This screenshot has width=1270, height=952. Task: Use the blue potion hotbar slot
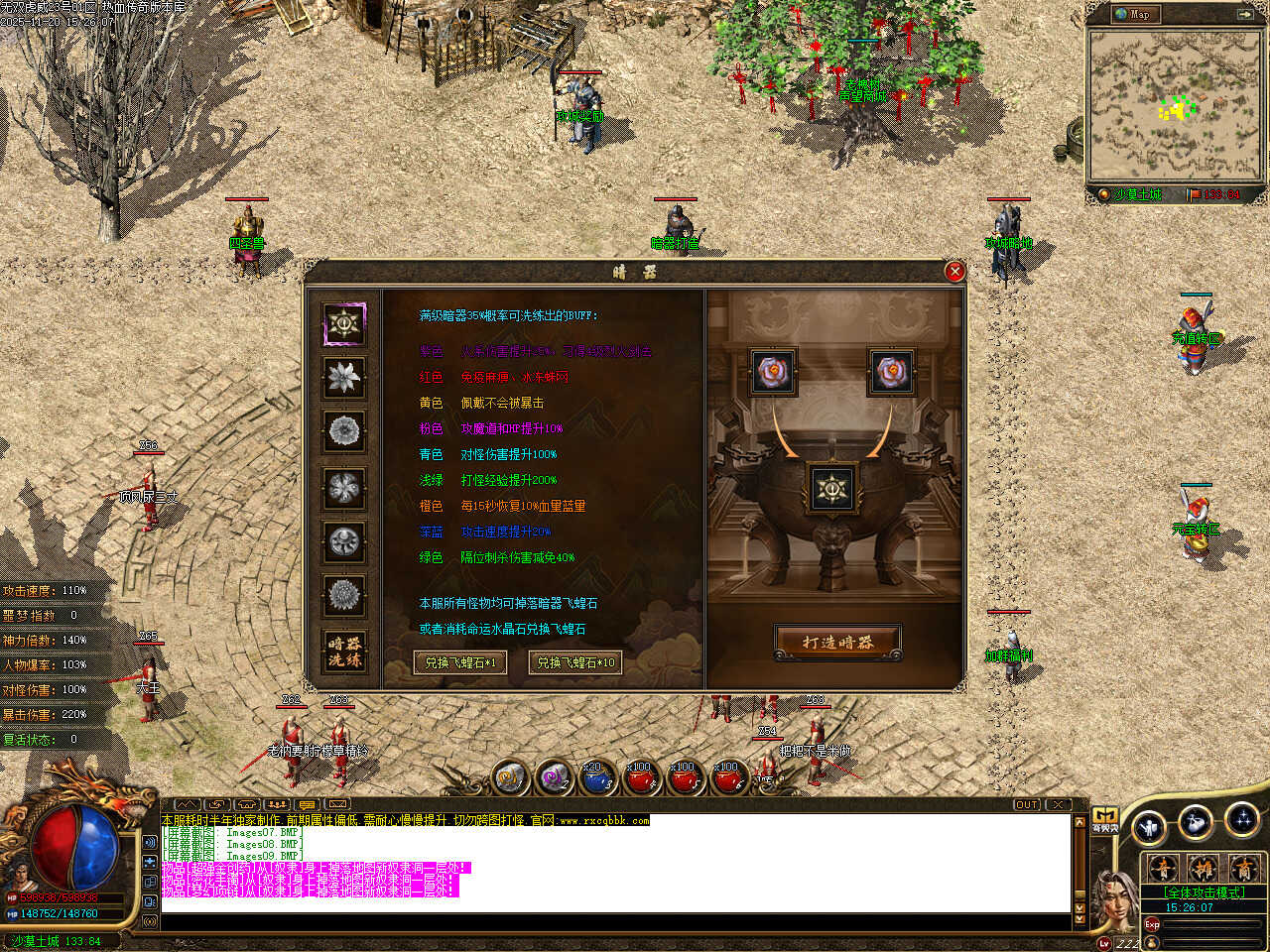tap(595, 779)
